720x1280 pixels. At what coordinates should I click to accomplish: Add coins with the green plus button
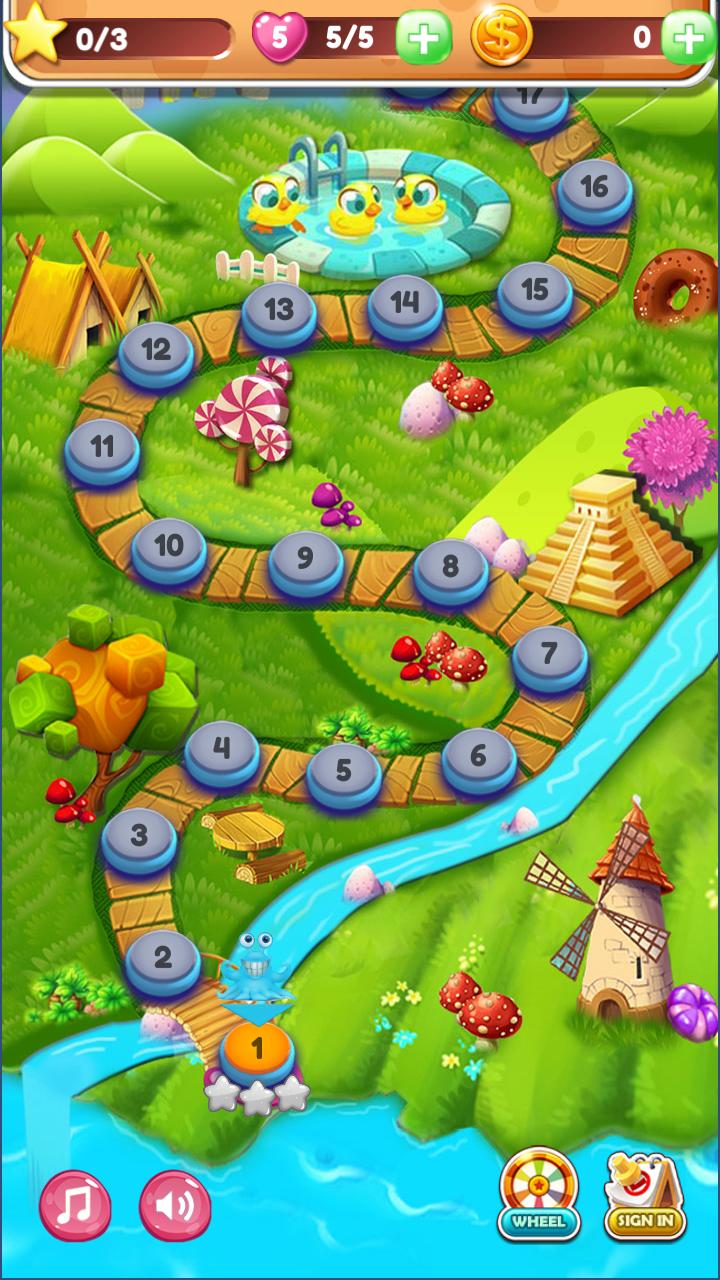689,38
